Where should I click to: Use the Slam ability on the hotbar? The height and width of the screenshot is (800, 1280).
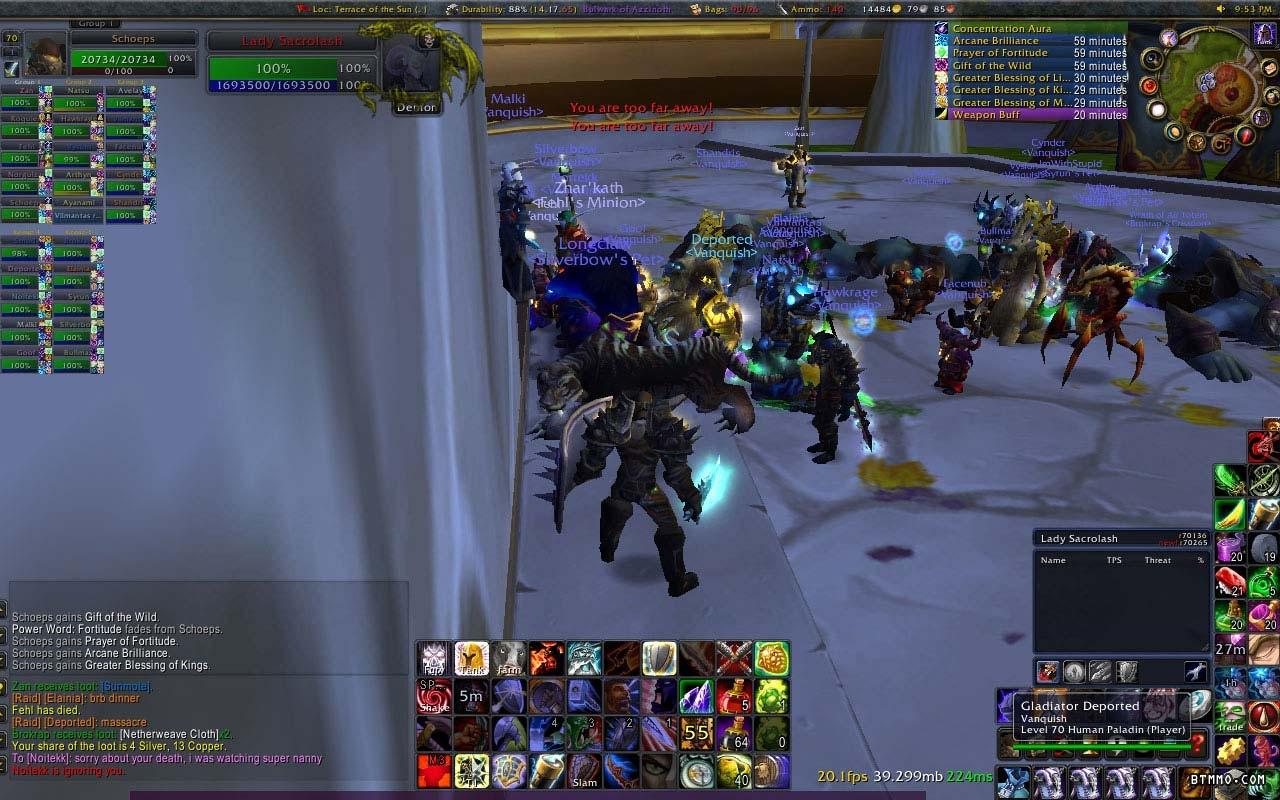pos(585,771)
